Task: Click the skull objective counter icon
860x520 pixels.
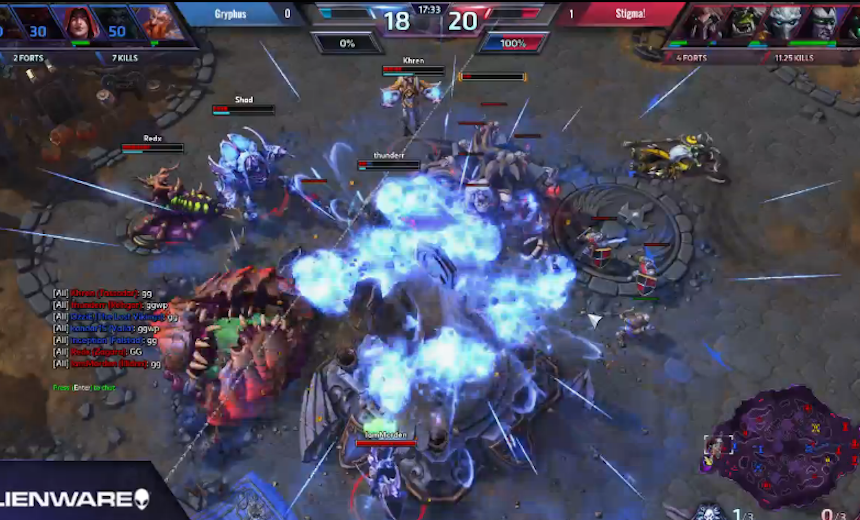Action: coord(709,511)
